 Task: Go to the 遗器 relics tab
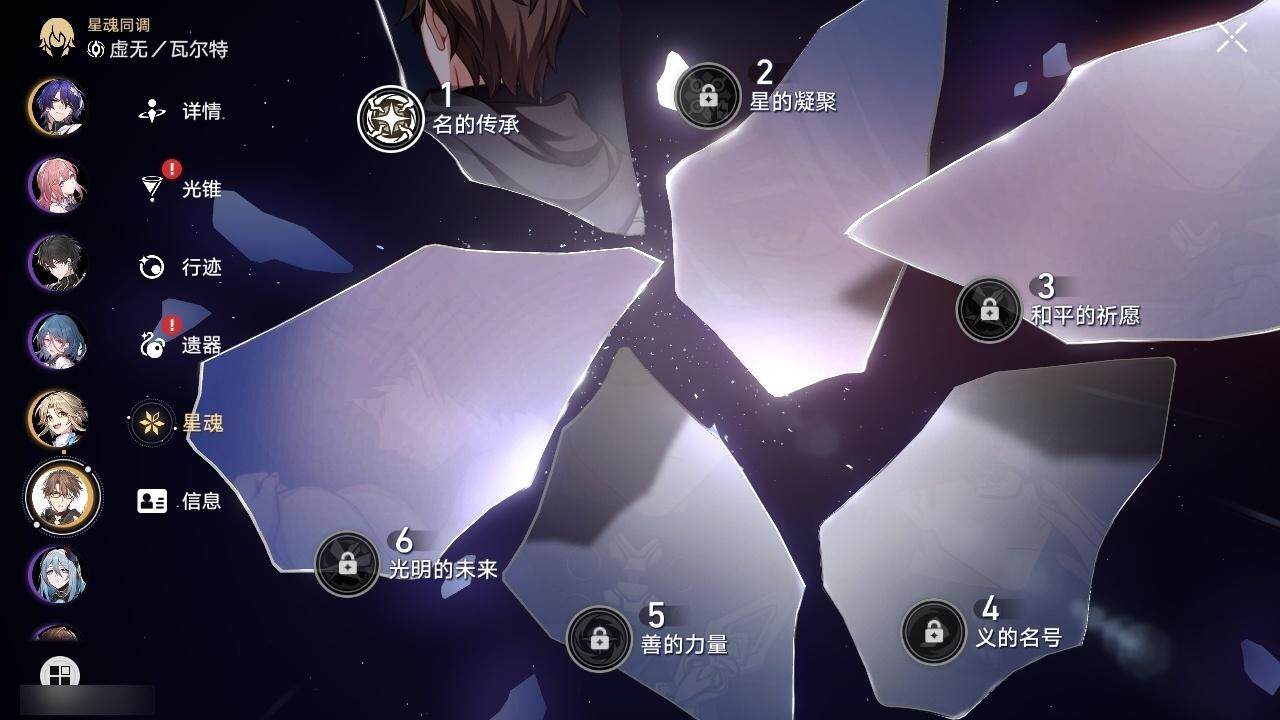(x=181, y=345)
